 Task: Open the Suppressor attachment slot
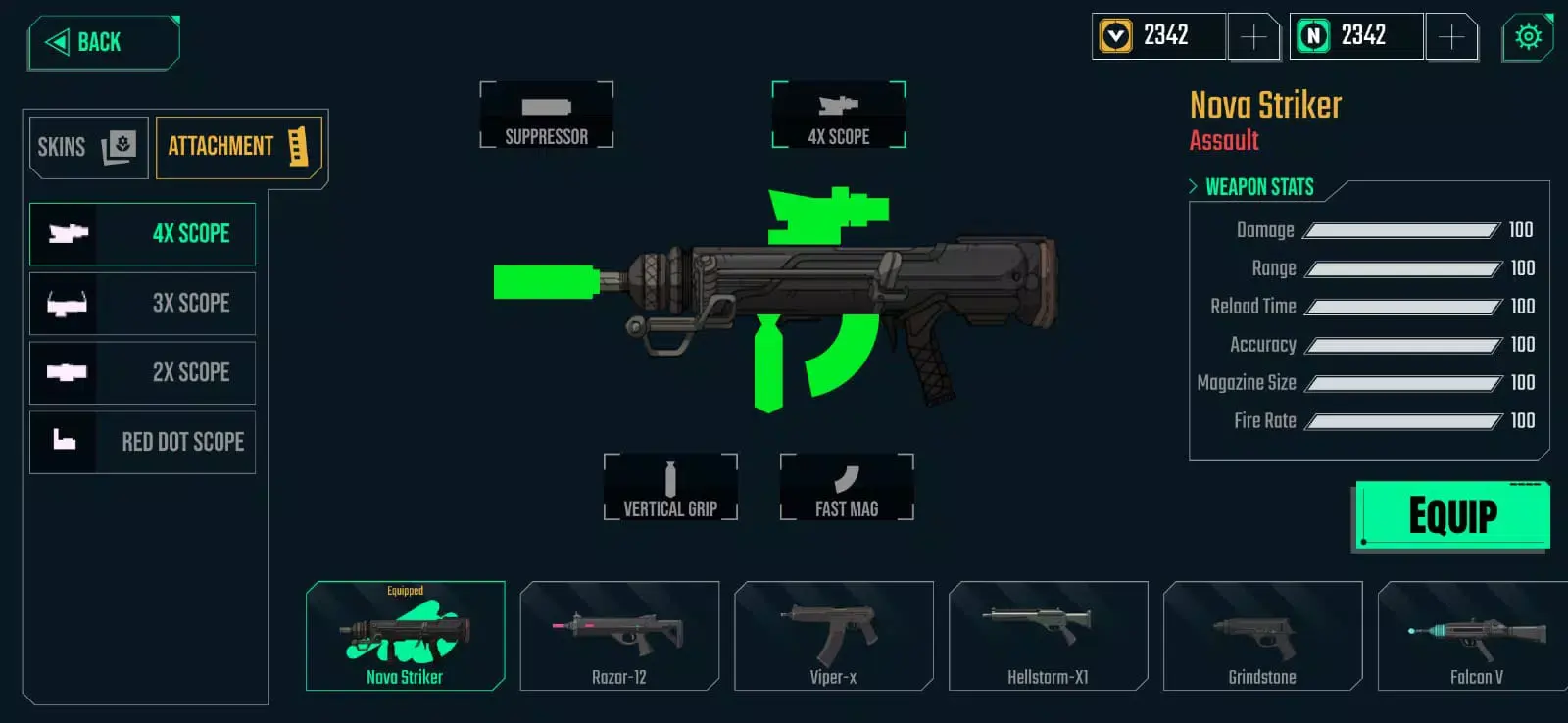pyautogui.click(x=547, y=116)
